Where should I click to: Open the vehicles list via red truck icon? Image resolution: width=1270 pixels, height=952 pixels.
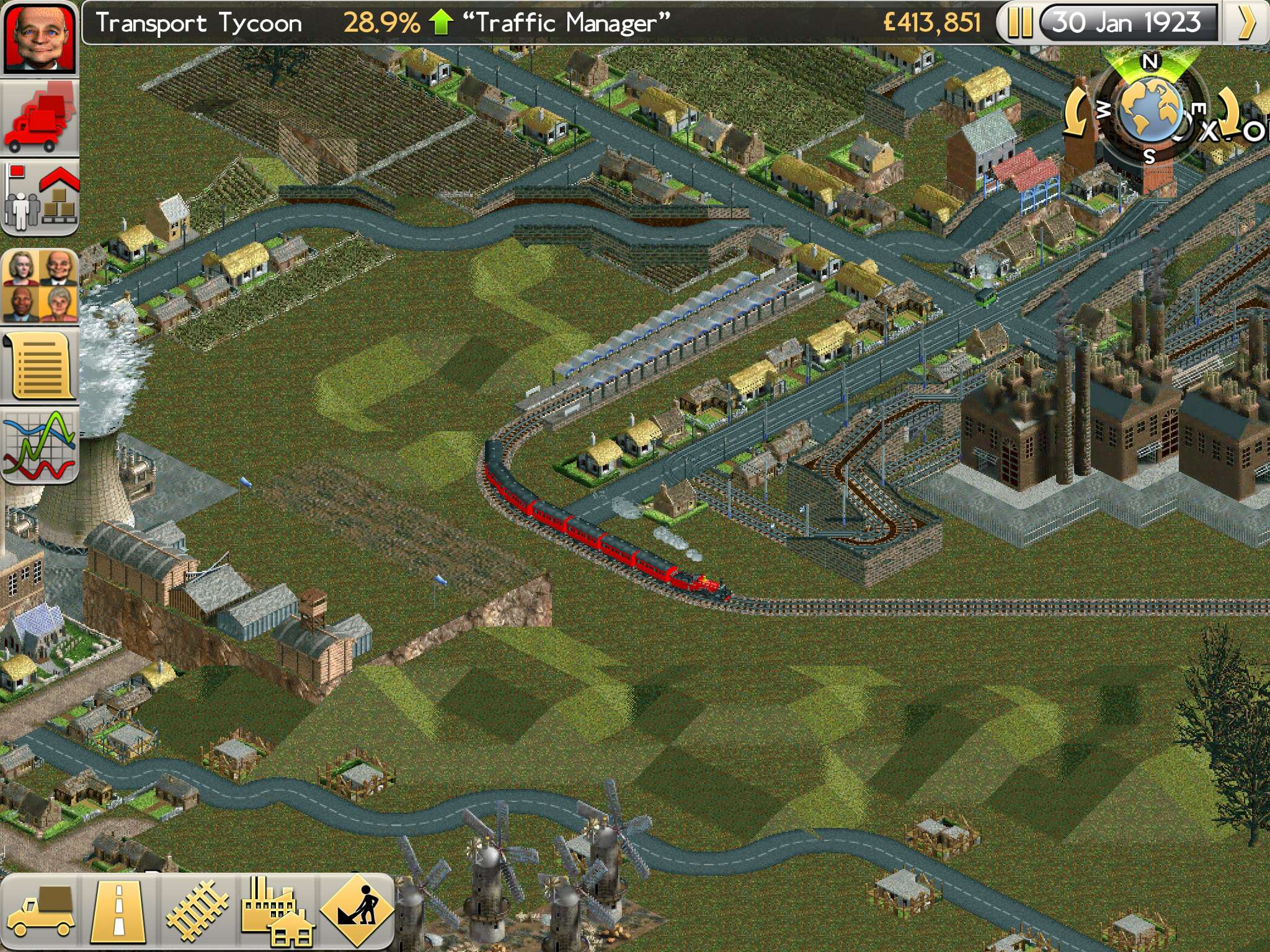click(40, 118)
